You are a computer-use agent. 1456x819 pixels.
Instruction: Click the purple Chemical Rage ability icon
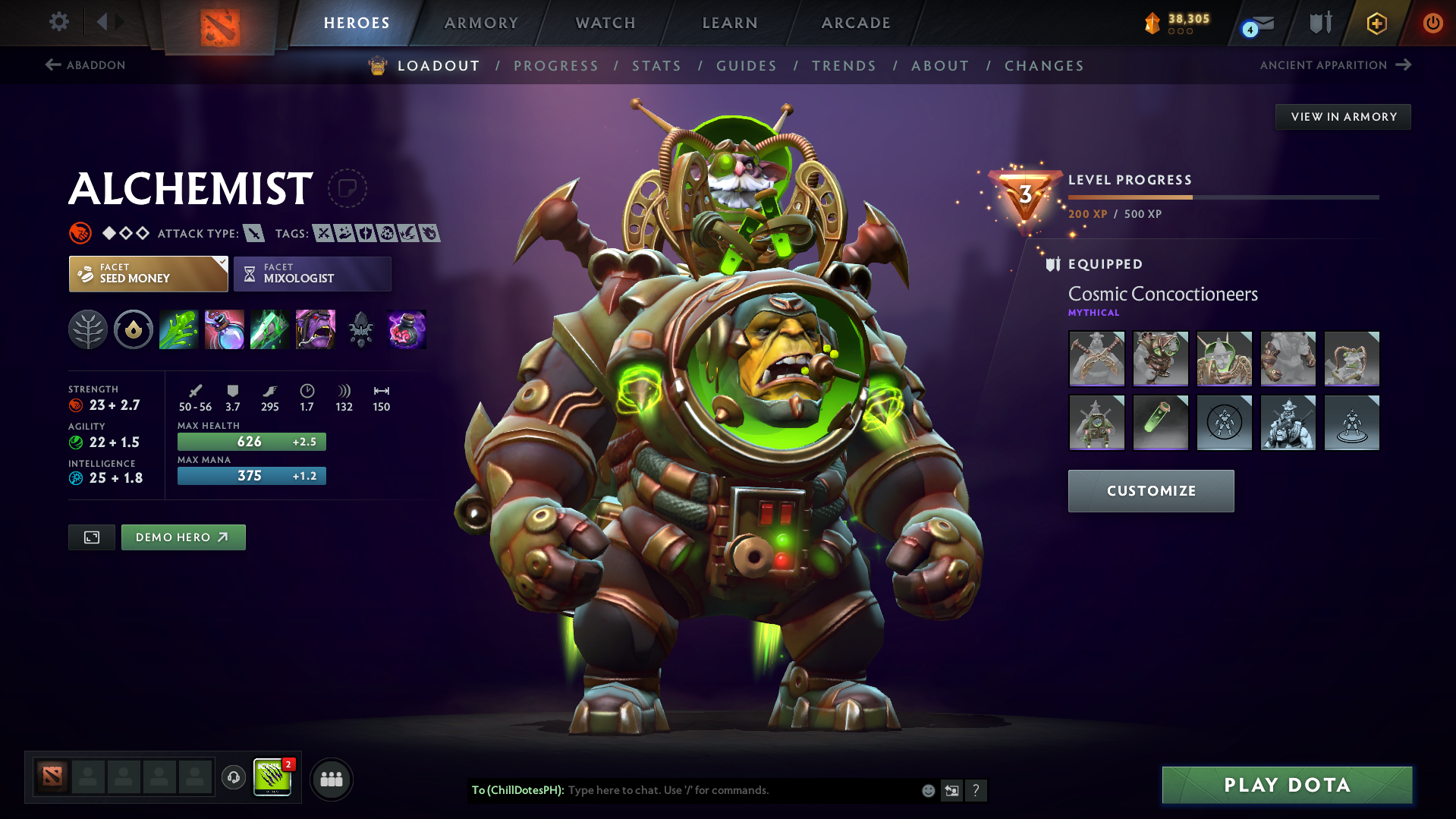(x=315, y=329)
